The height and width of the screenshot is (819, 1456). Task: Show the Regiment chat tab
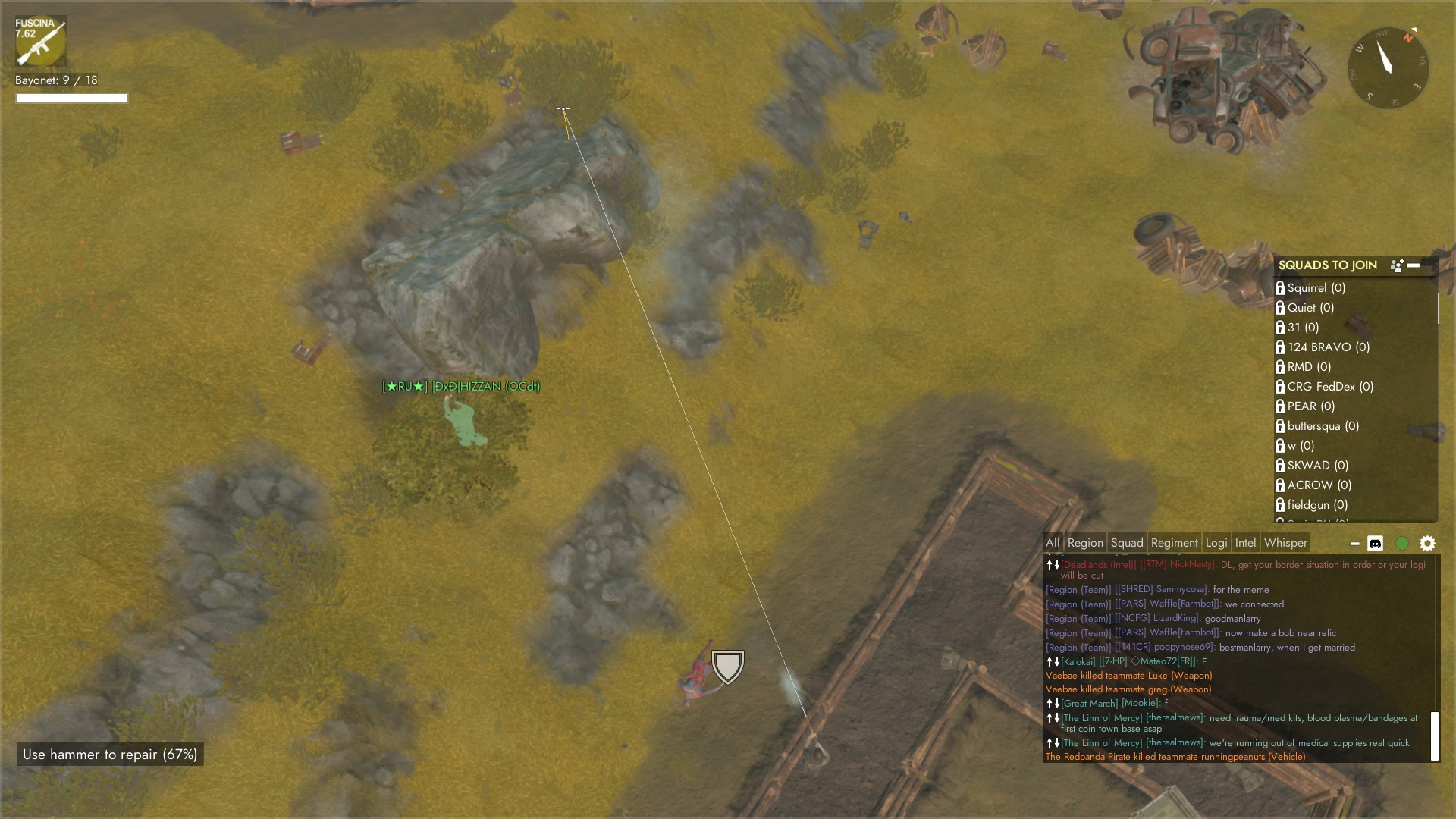point(1174,543)
